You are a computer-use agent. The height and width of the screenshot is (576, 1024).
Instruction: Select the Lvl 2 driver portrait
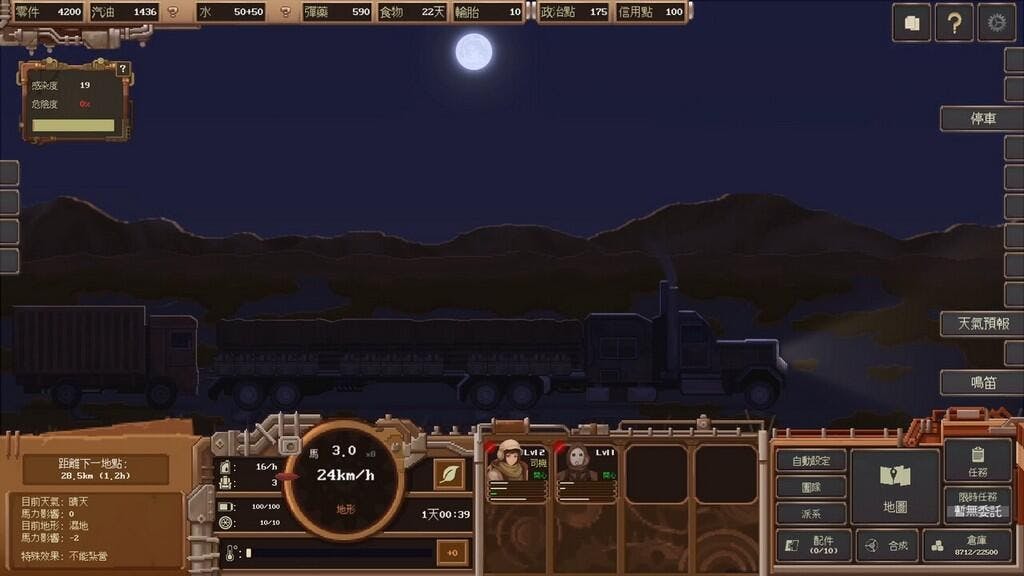[x=516, y=471]
